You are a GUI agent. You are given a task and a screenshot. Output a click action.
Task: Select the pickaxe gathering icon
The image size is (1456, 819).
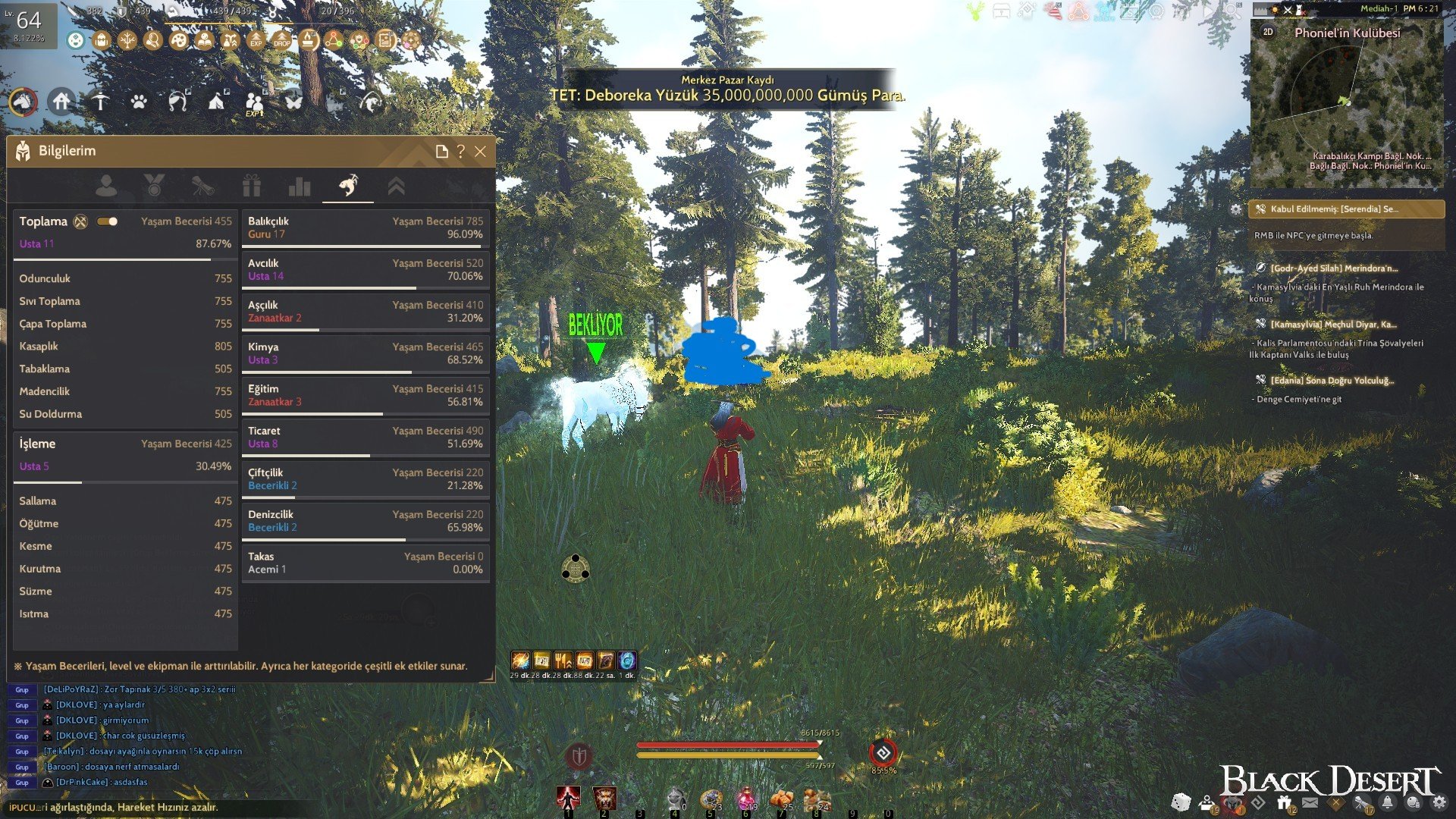pyautogui.click(x=101, y=100)
